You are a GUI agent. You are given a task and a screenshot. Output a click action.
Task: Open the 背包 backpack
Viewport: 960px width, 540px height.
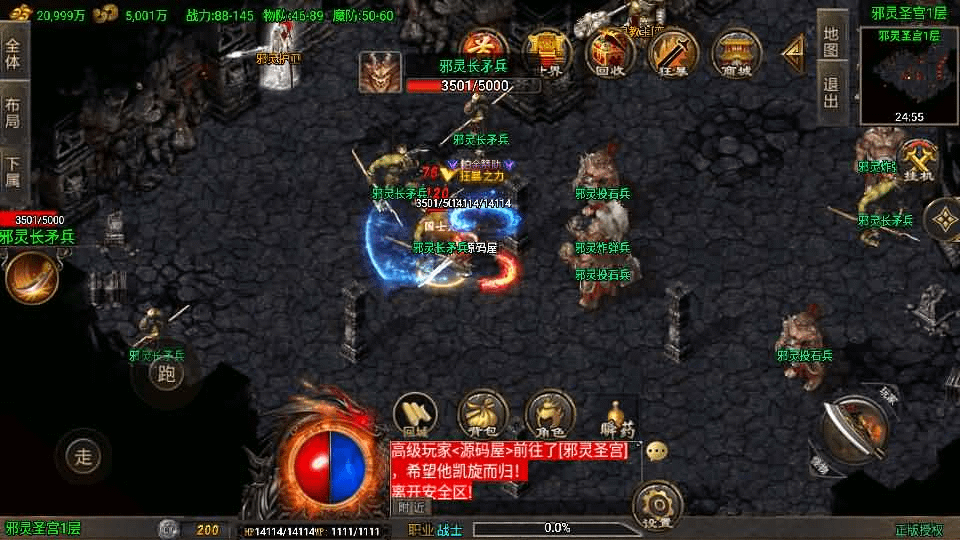pos(481,414)
